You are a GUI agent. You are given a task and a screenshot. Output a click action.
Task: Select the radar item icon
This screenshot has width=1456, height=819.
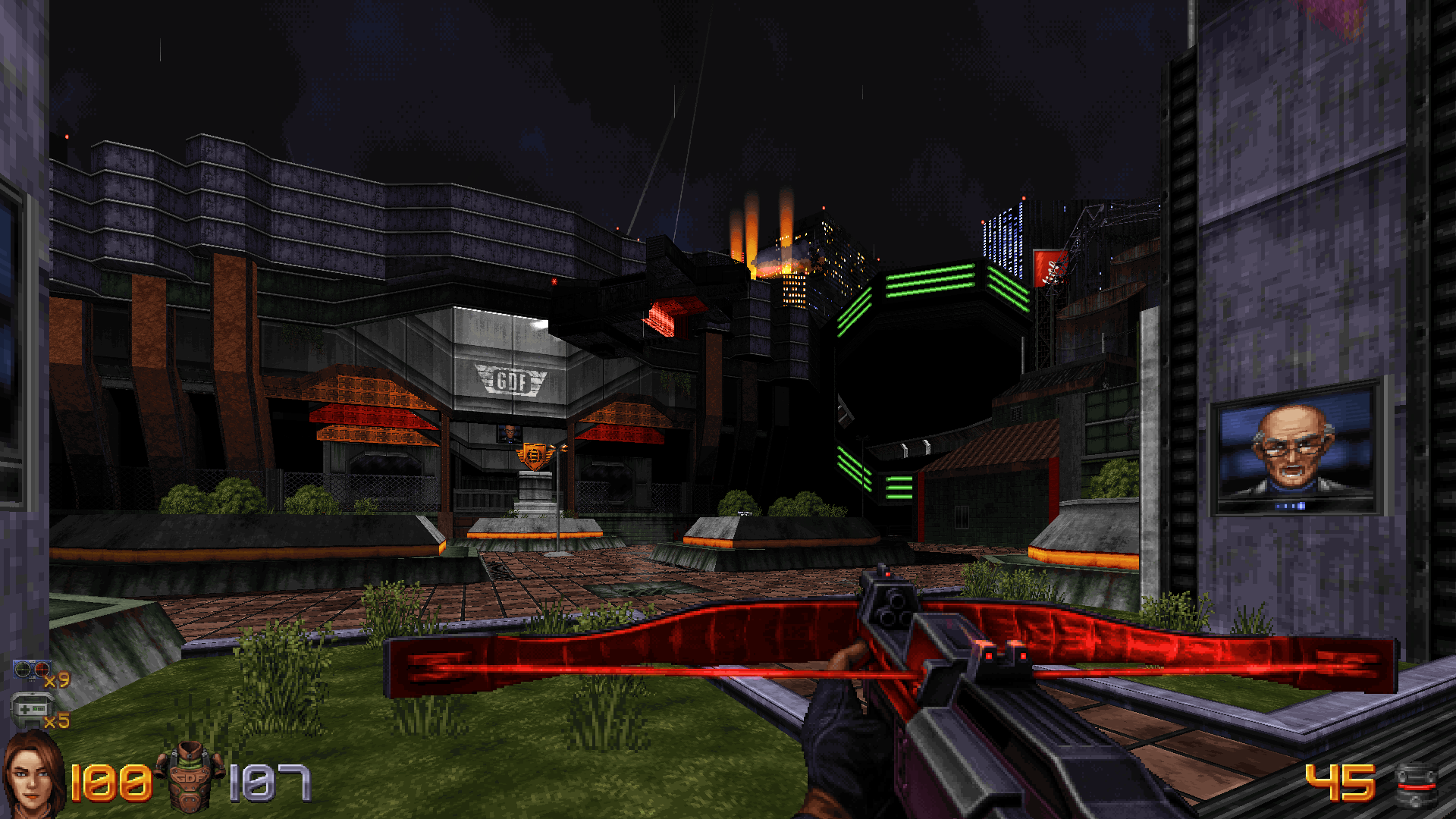(31, 671)
